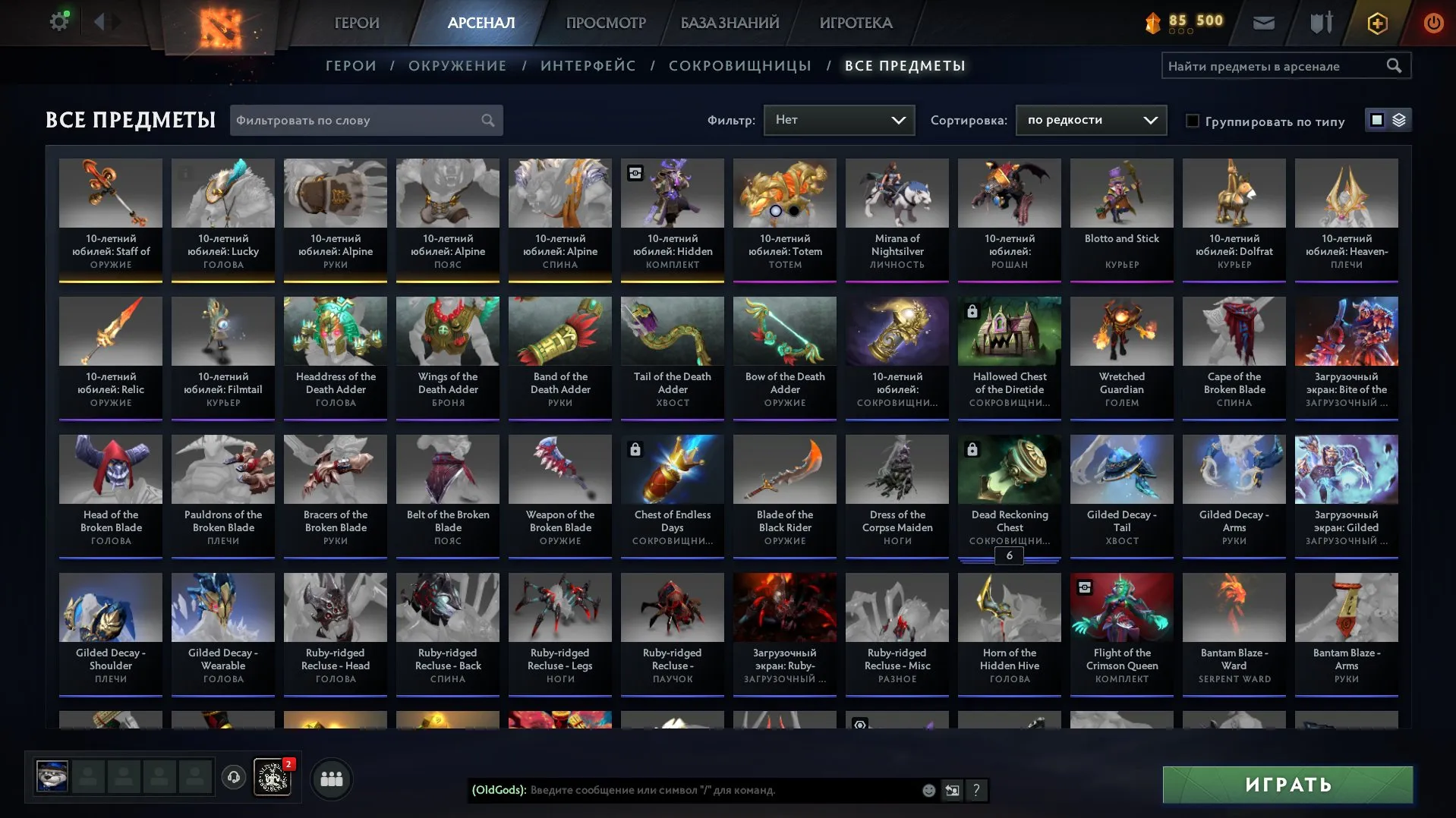Viewport: 1456px width, 818px height.
Task: Enable the Группировать по типу checkbox
Action: point(1194,121)
